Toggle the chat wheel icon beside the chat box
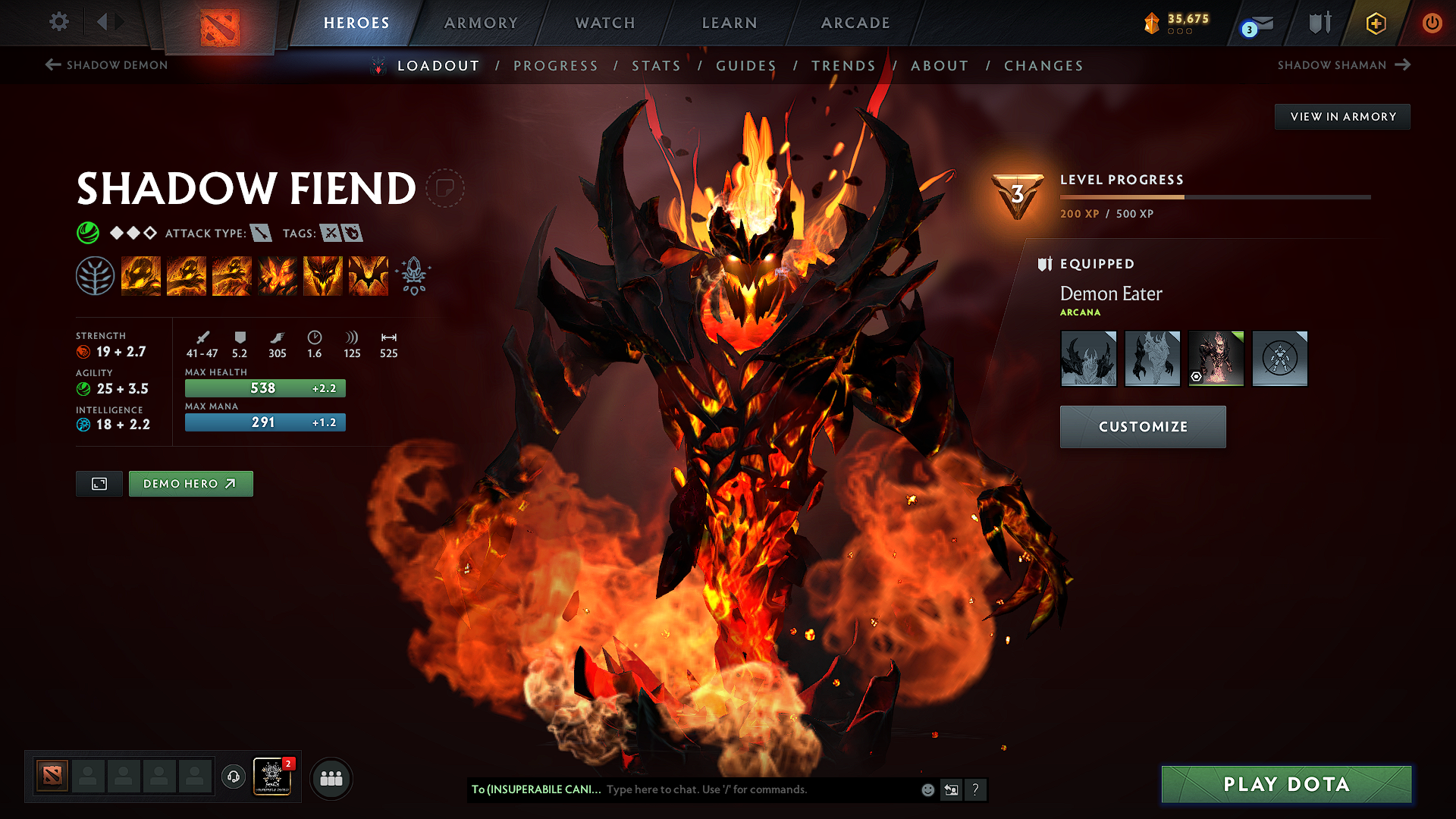Screen dimensions: 1456x819 click(950, 789)
